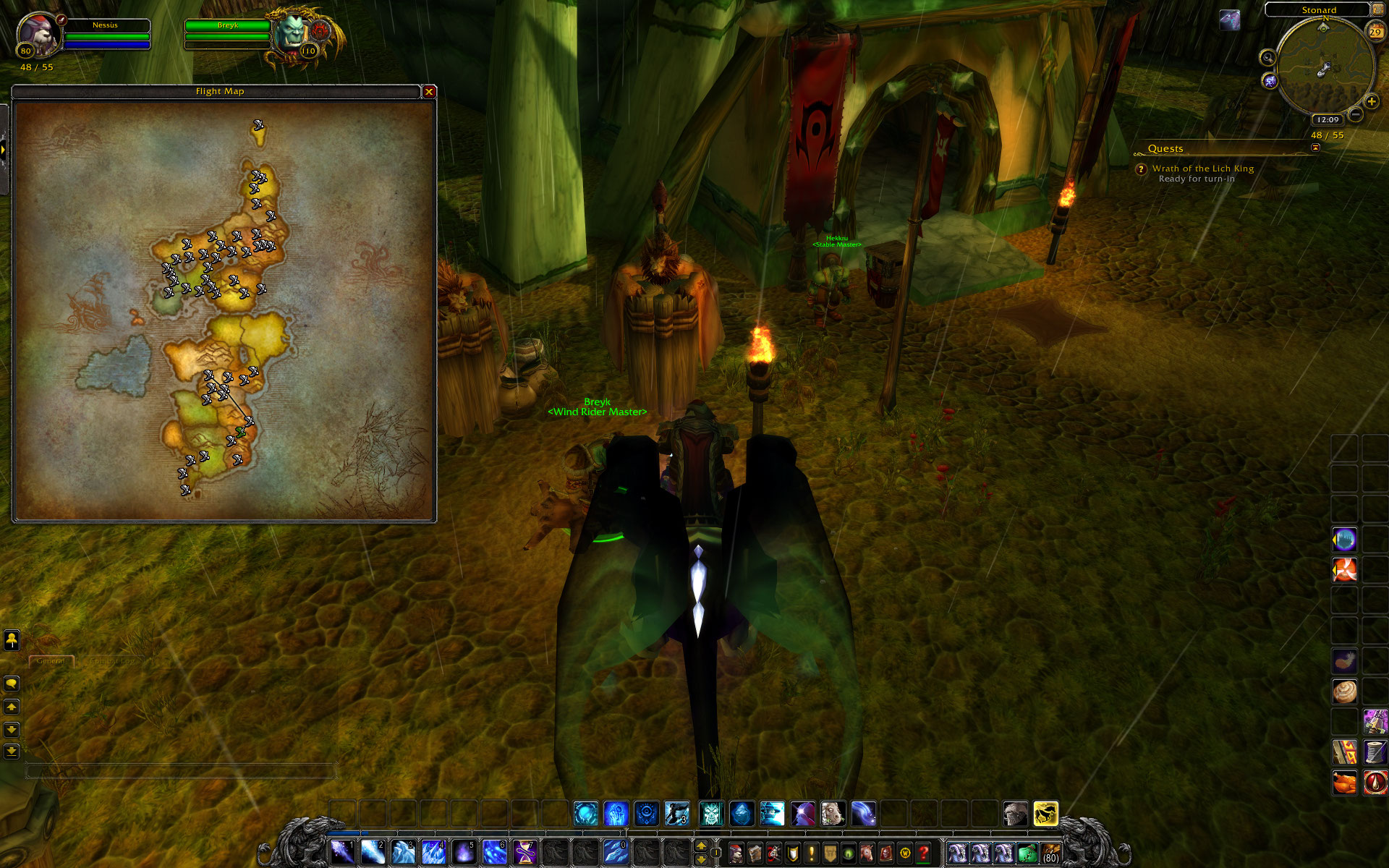Use the roasted chicken food item
Image resolution: width=1389 pixels, height=868 pixels.
(x=1345, y=782)
